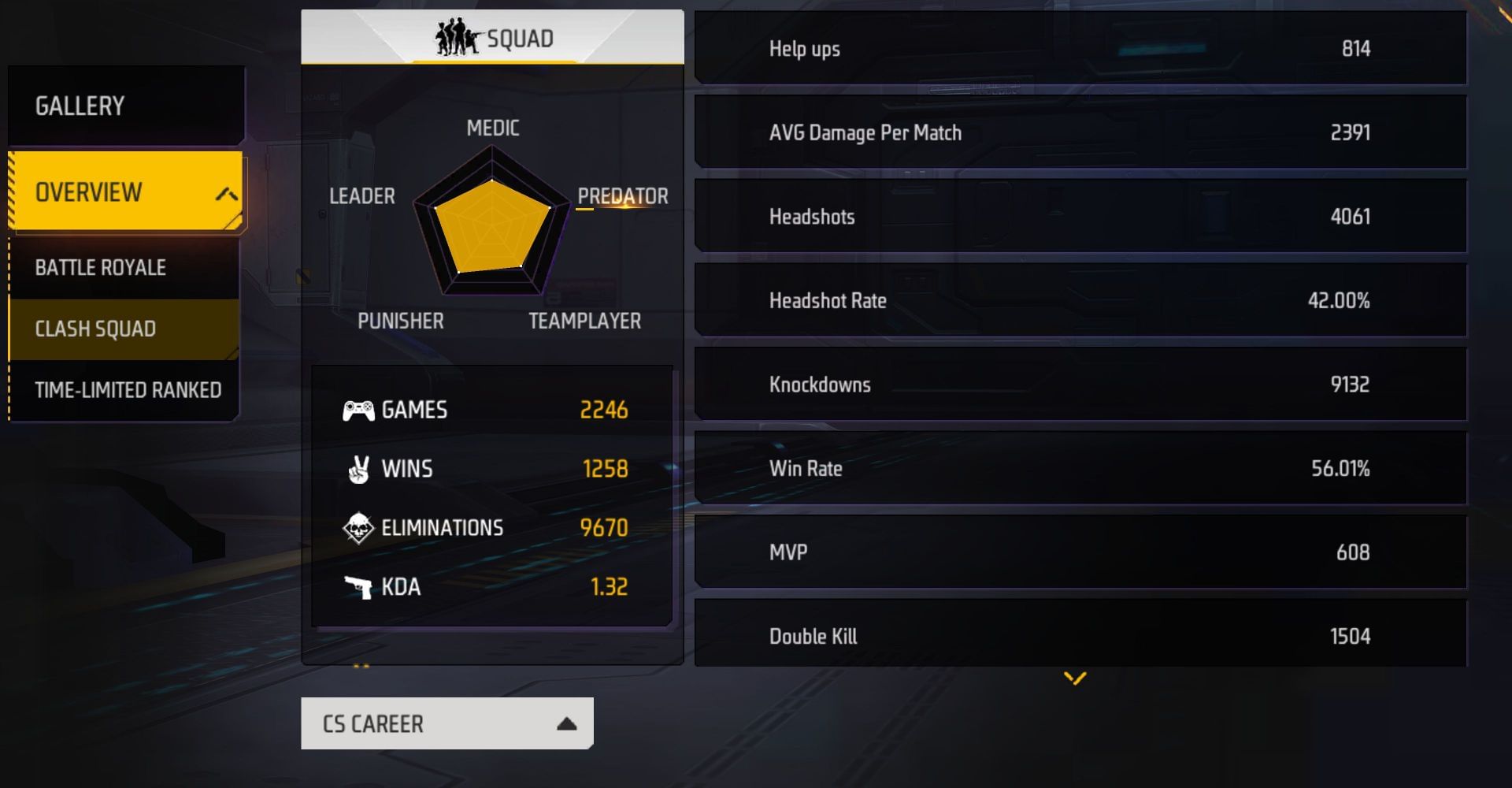Click the skull icon next to ELIMINATIONS
The height and width of the screenshot is (788, 1512).
click(359, 528)
